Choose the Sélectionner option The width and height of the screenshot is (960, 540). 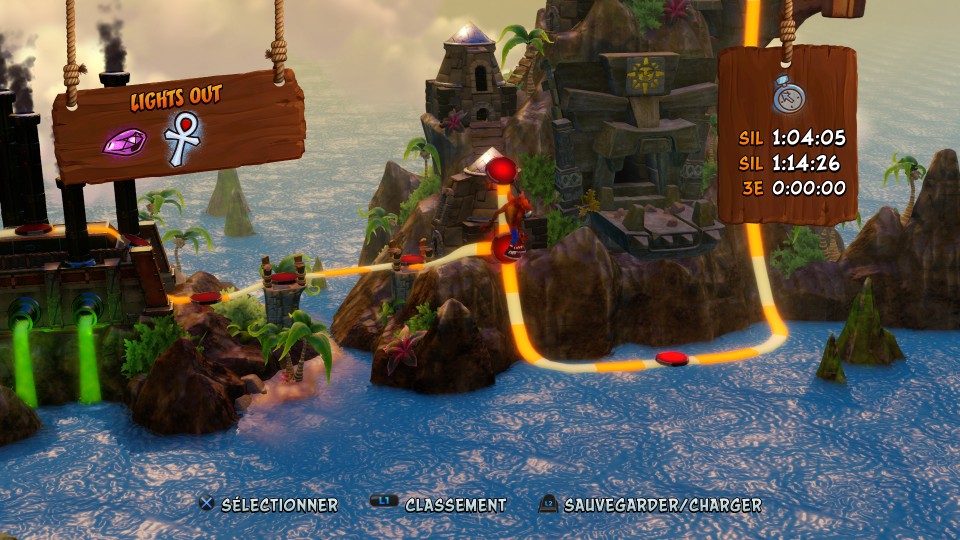pos(269,505)
